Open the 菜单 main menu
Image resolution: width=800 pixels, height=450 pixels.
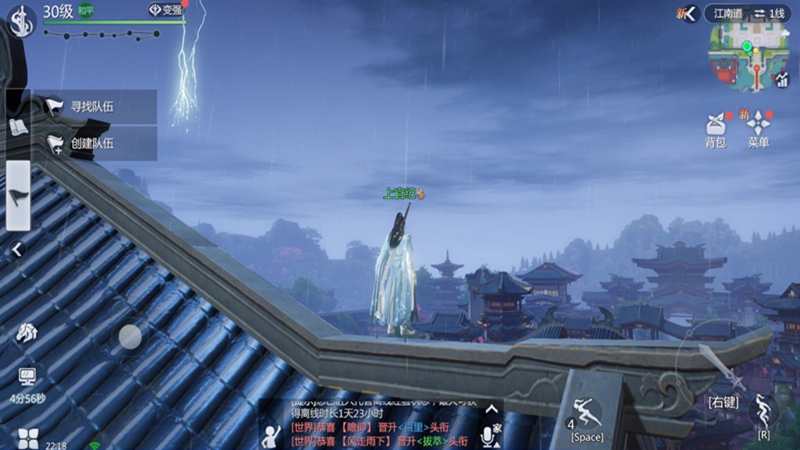click(758, 127)
